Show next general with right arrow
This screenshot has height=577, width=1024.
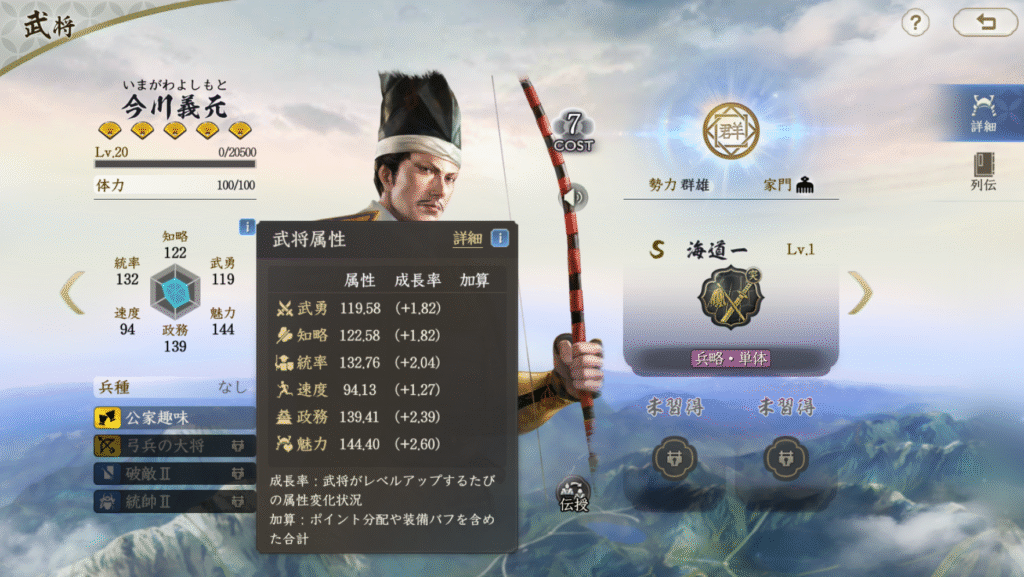click(x=860, y=292)
